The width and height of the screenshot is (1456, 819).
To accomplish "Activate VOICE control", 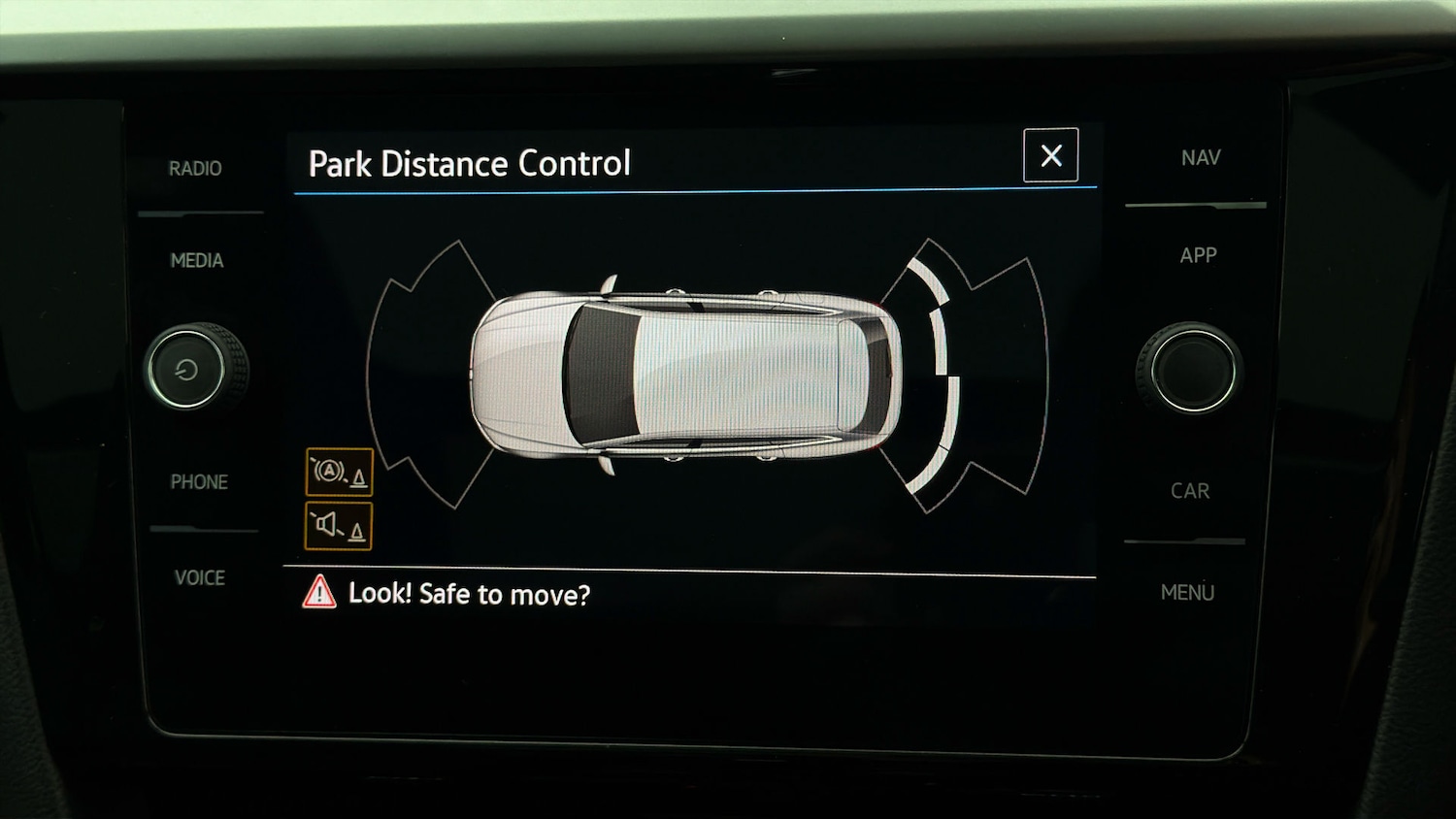I will coord(200,578).
